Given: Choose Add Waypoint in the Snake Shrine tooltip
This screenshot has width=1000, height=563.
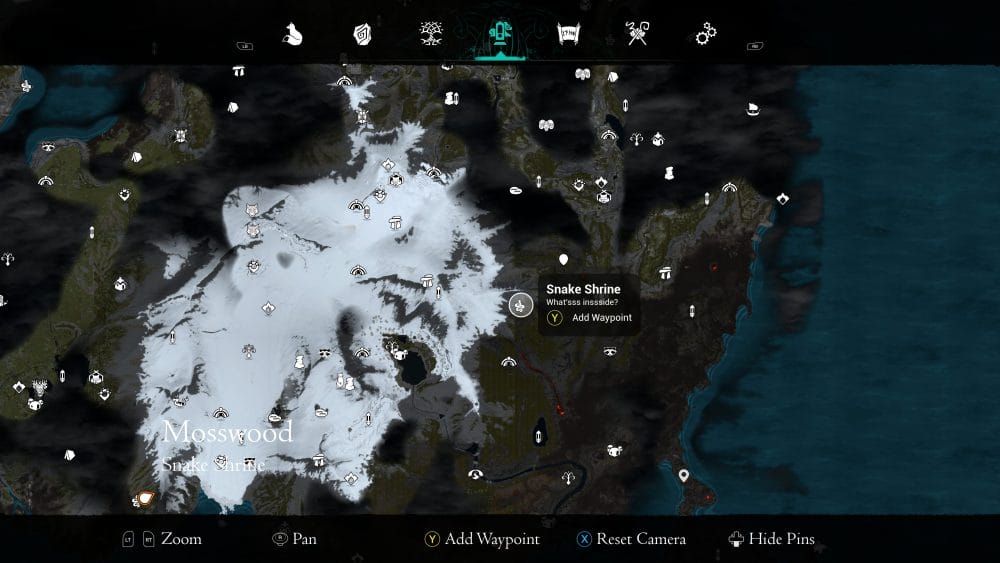Looking at the screenshot, I should 601,318.
